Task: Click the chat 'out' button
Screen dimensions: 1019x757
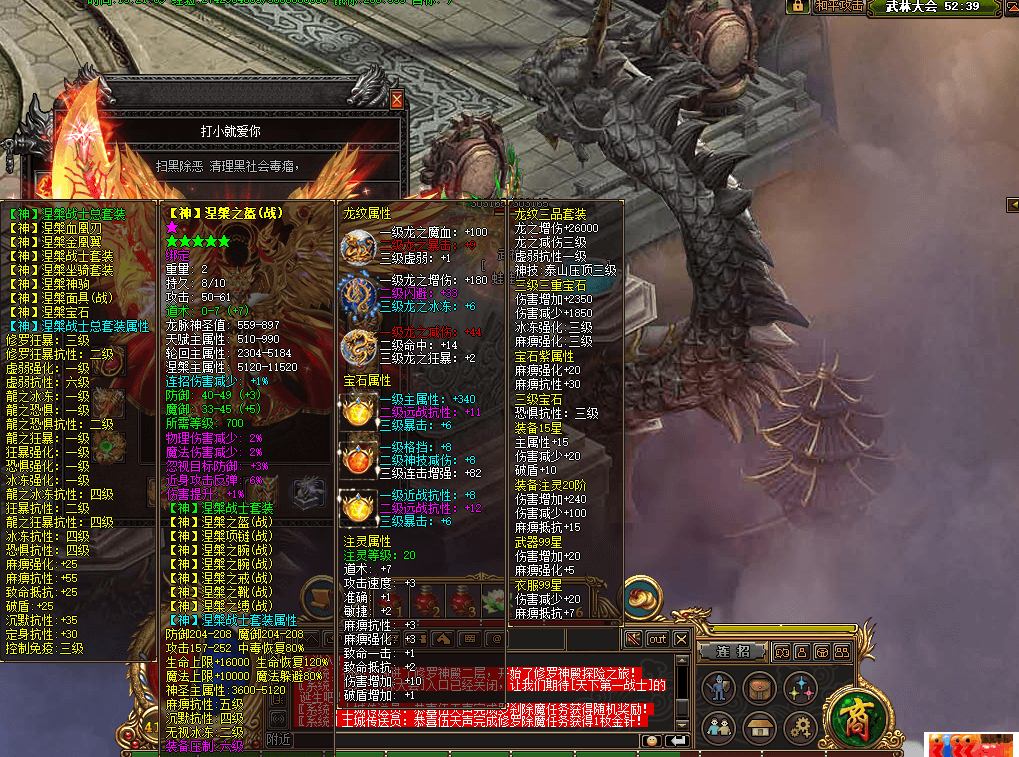Action: coord(657,639)
